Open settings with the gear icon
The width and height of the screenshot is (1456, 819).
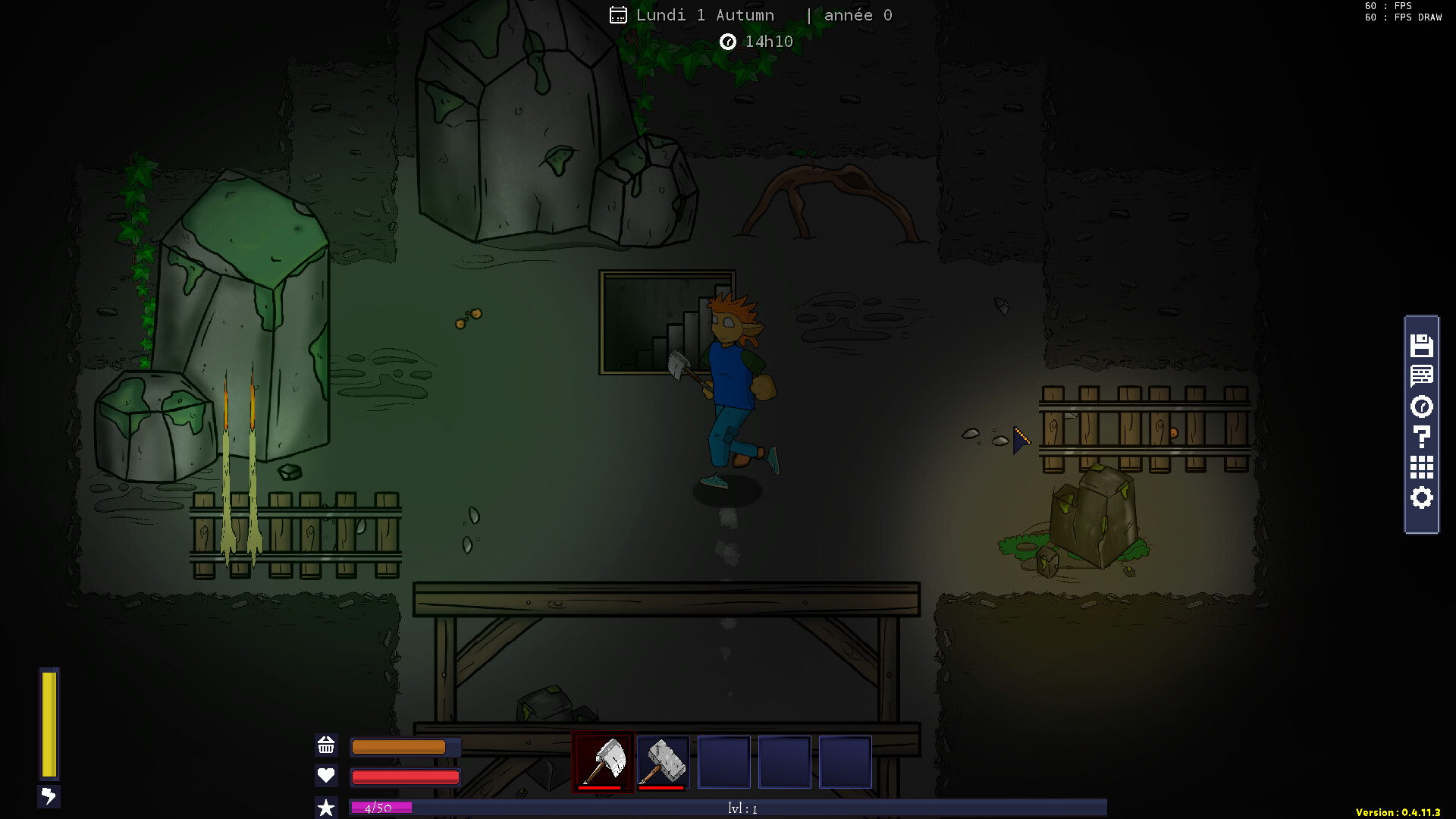click(1421, 497)
